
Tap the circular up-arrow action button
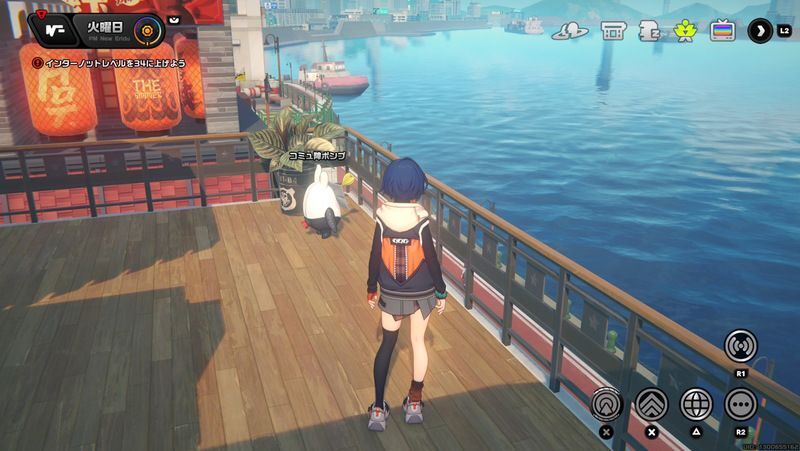pos(606,404)
